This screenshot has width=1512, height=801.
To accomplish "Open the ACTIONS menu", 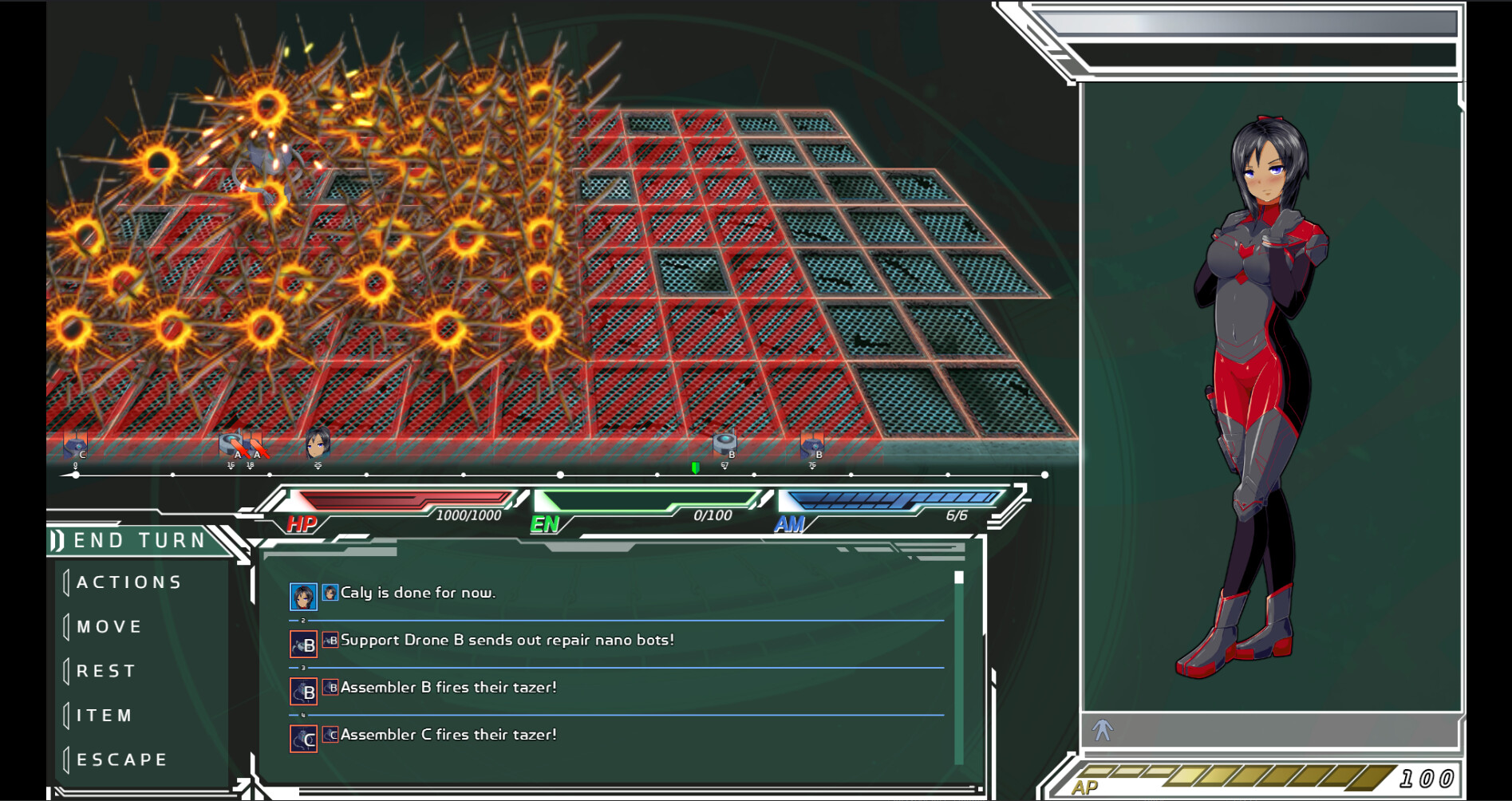I will [x=128, y=582].
